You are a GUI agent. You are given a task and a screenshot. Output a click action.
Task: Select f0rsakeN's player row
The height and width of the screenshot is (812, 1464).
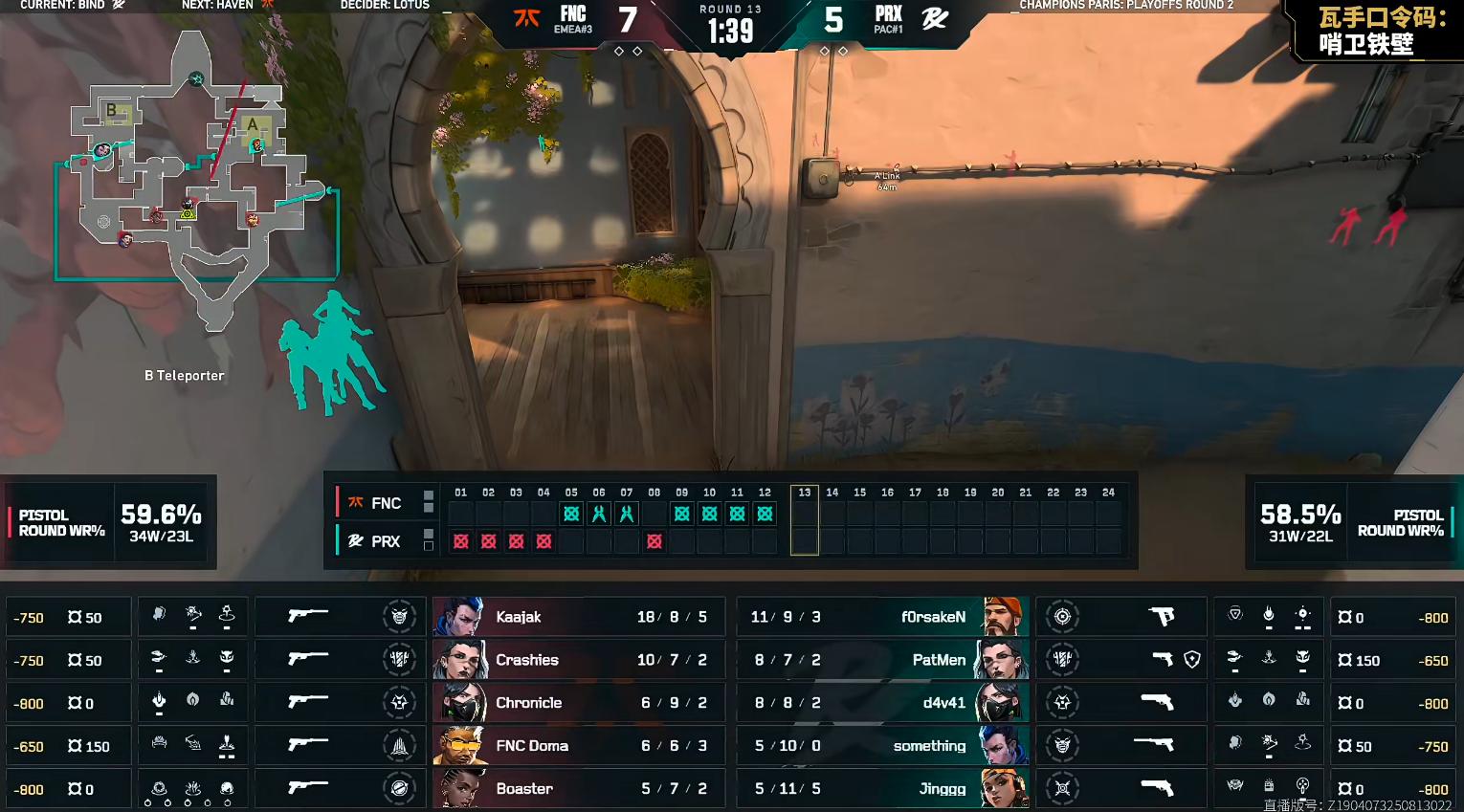(x=882, y=617)
